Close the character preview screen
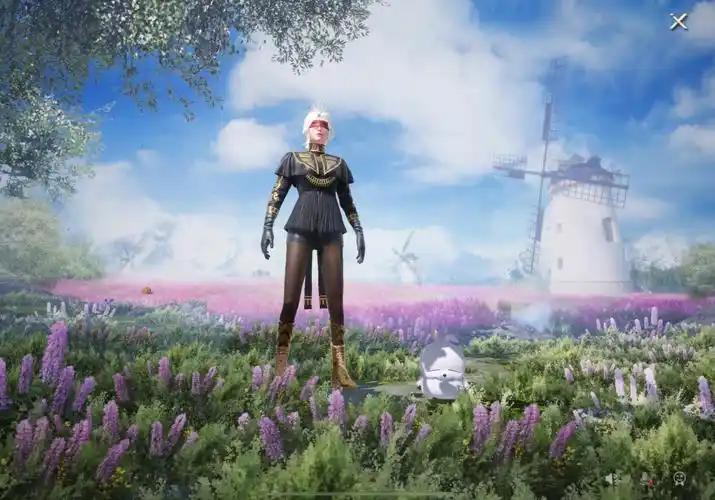Screen dimensions: 715x500 point(678,21)
